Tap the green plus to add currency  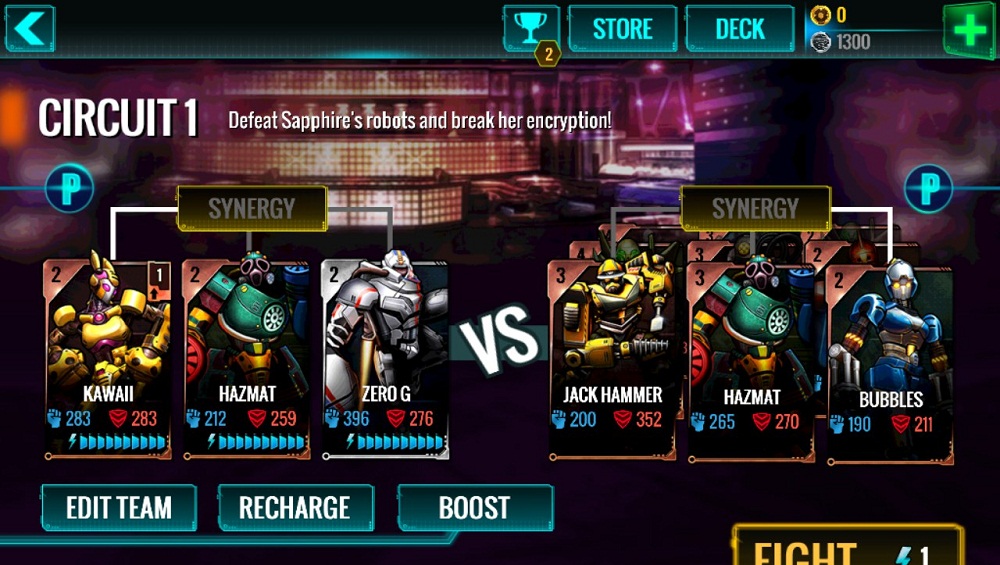point(969,28)
